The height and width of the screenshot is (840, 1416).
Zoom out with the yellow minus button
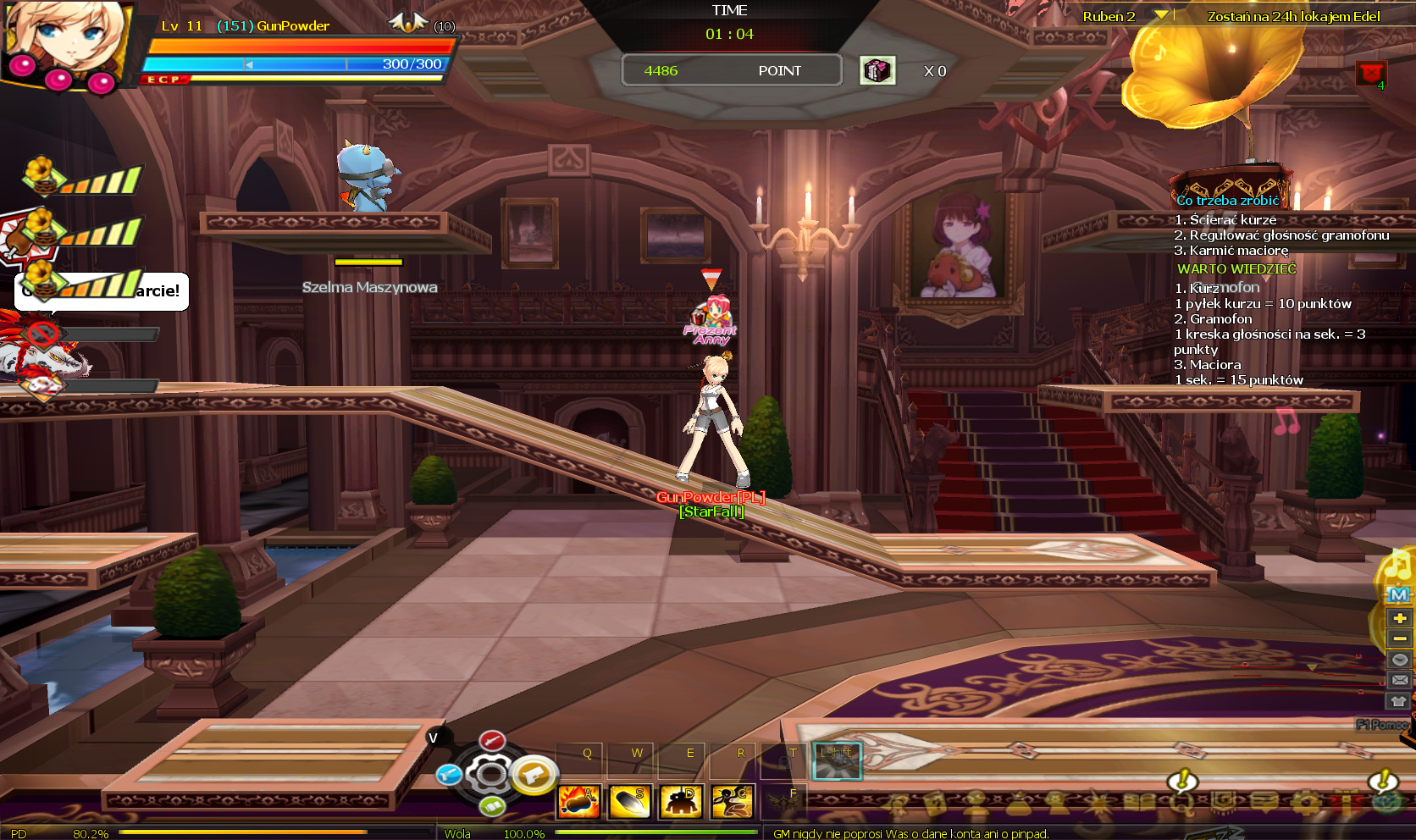(1399, 638)
